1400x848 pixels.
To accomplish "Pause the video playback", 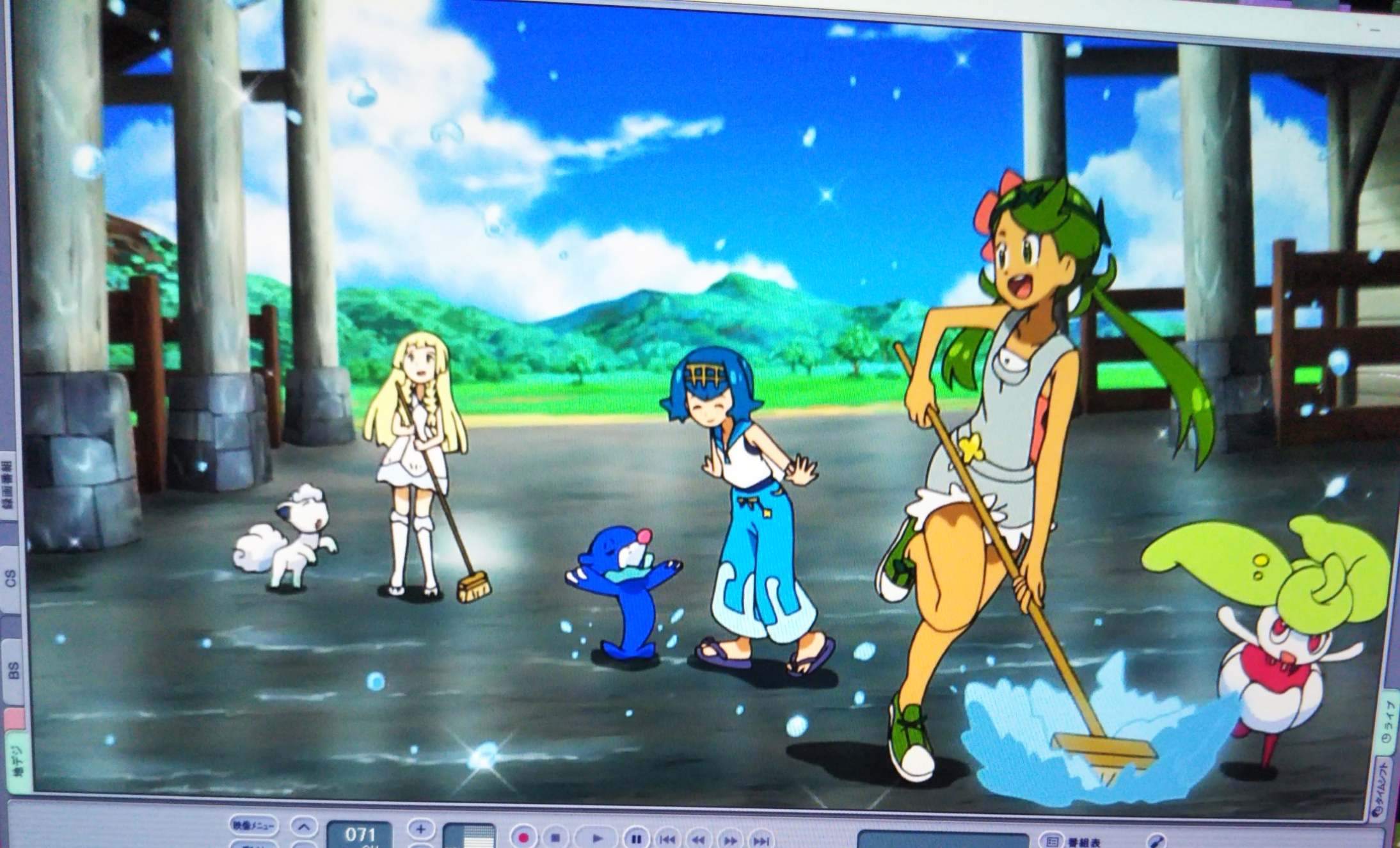I will [x=636, y=838].
